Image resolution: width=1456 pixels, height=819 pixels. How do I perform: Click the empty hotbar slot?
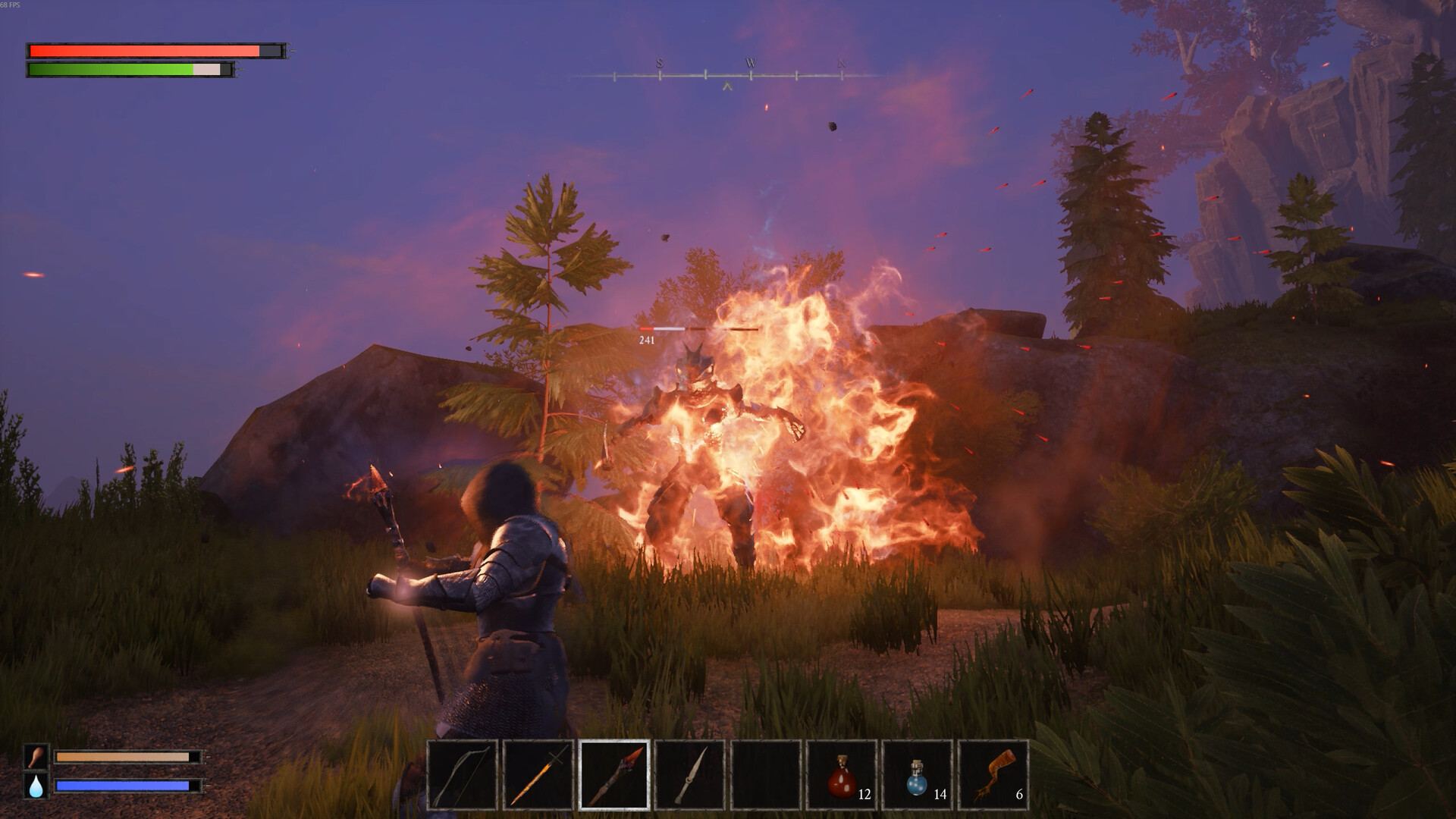pyautogui.click(x=766, y=775)
